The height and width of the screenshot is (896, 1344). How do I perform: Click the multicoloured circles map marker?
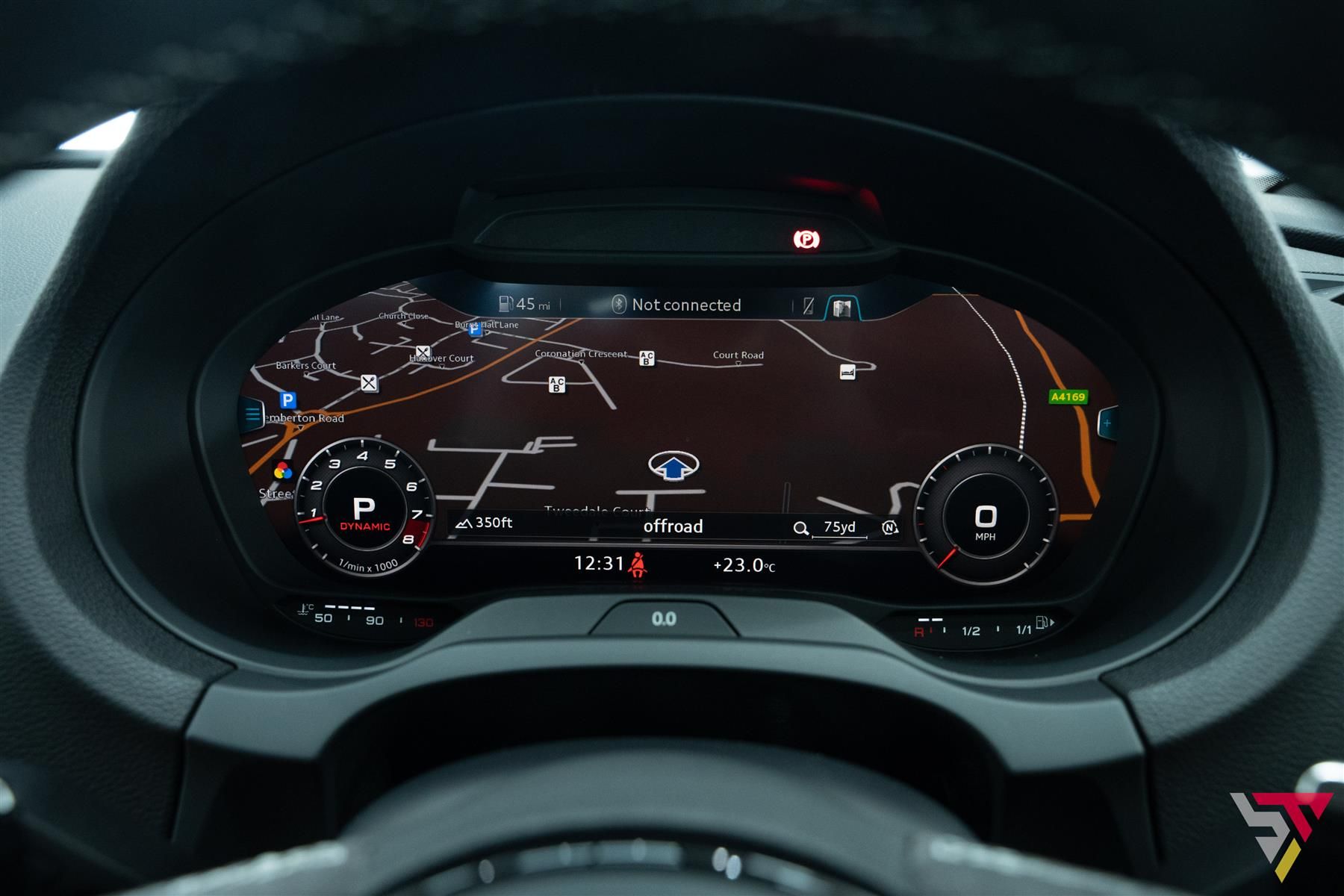pyautogui.click(x=282, y=470)
